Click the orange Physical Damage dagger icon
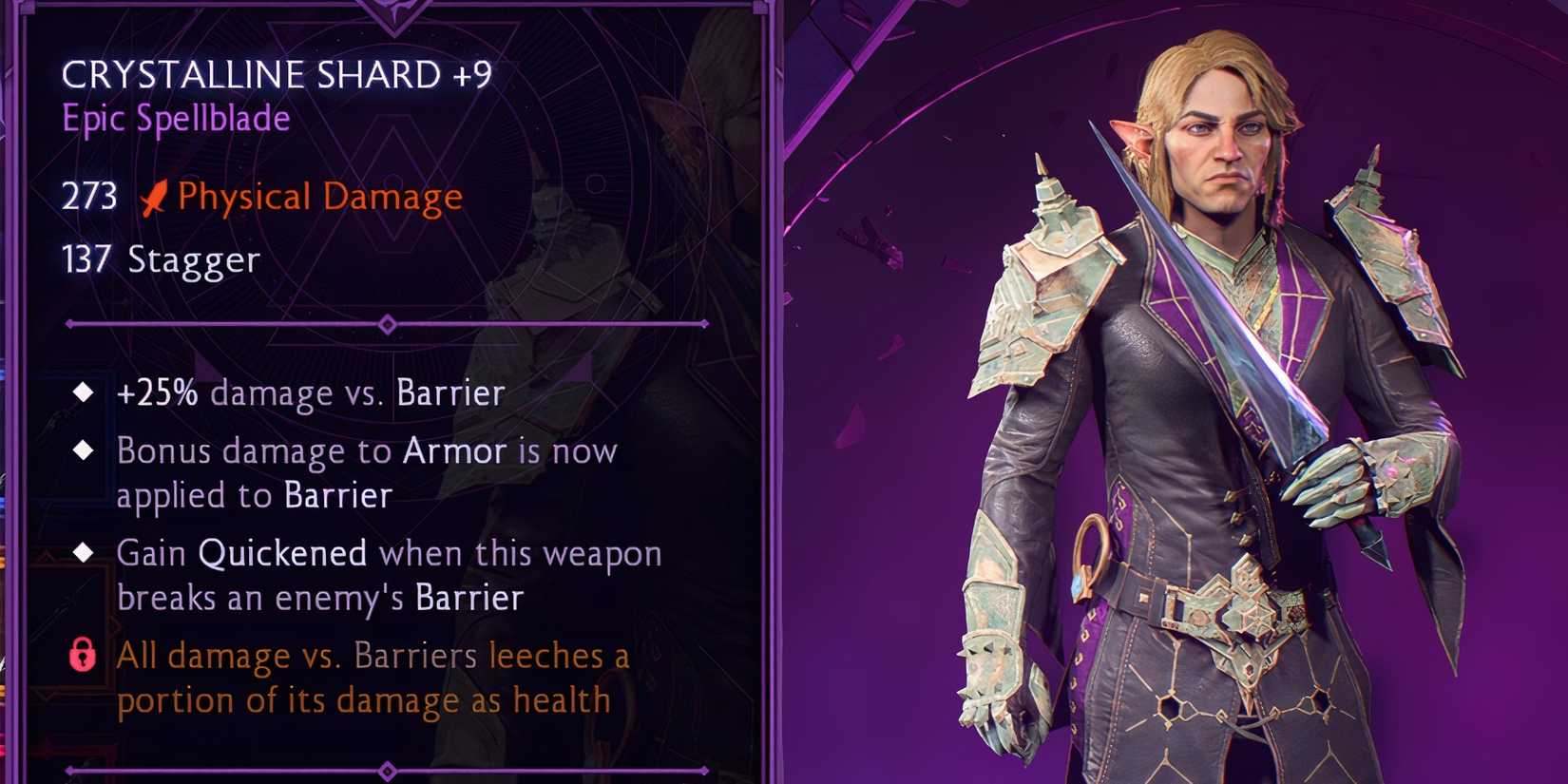 (x=152, y=196)
